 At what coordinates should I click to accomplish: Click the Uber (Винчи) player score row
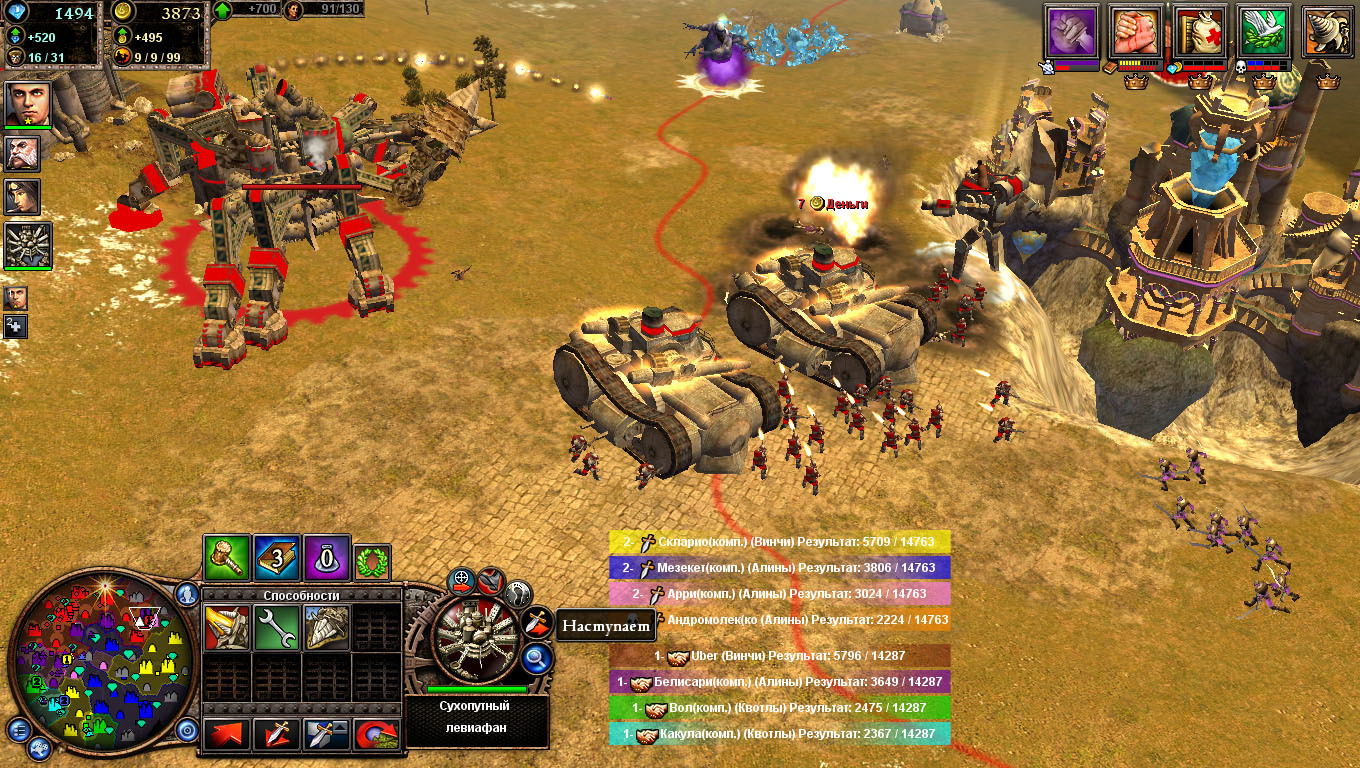(780, 656)
